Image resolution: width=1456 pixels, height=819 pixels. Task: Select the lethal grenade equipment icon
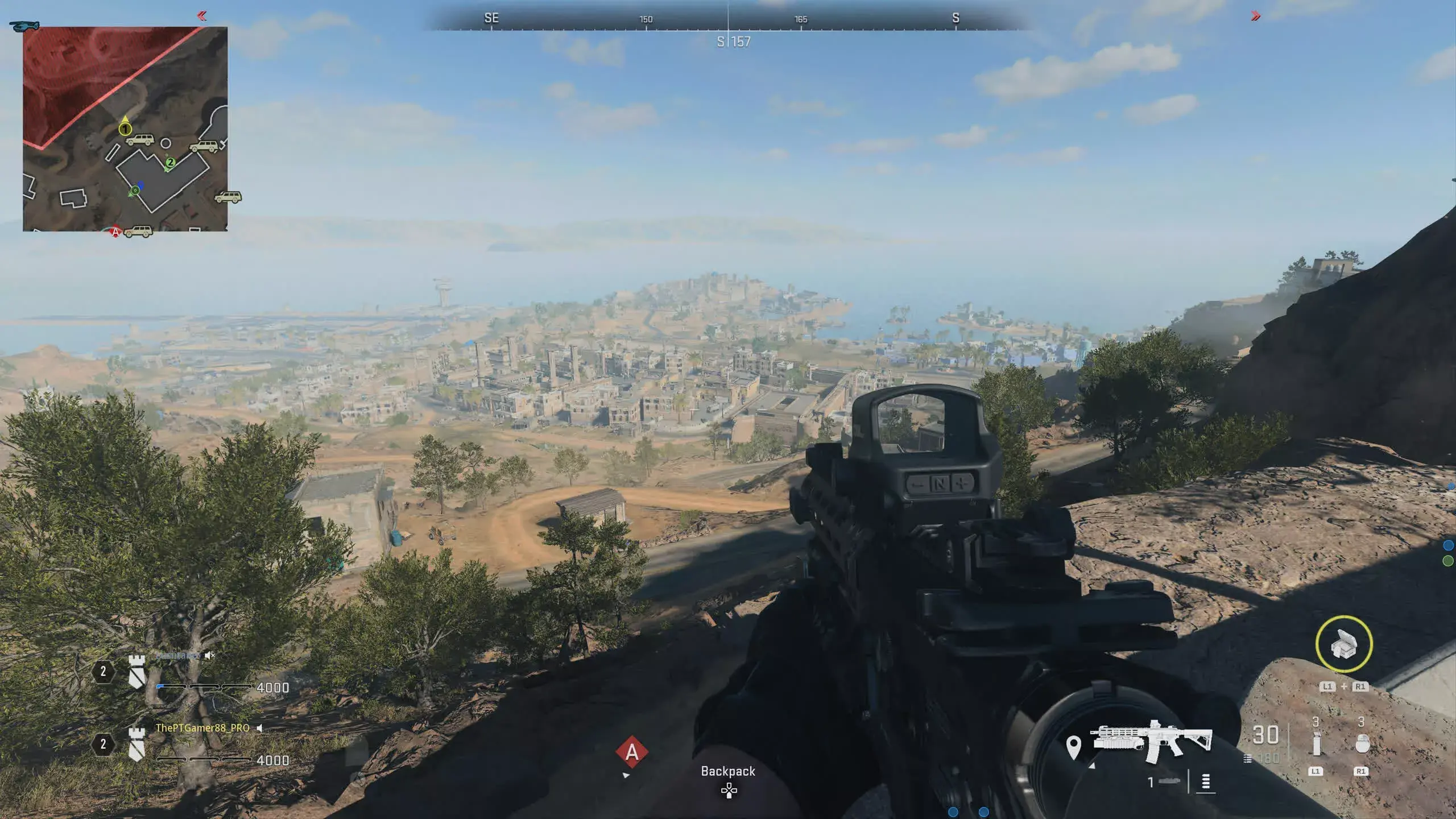1361,744
